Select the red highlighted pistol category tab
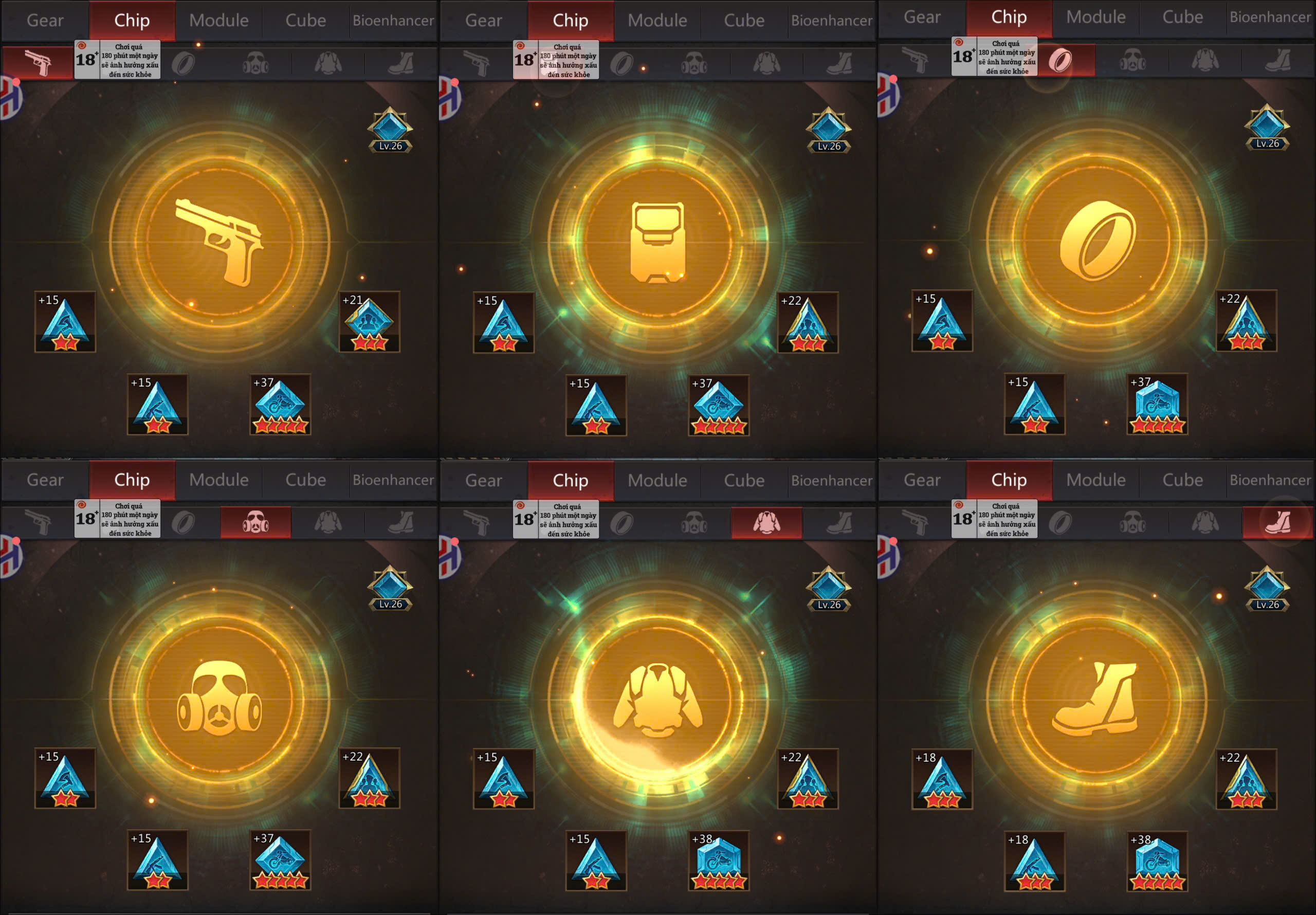Viewport: 1316px width, 915px height. (x=38, y=62)
